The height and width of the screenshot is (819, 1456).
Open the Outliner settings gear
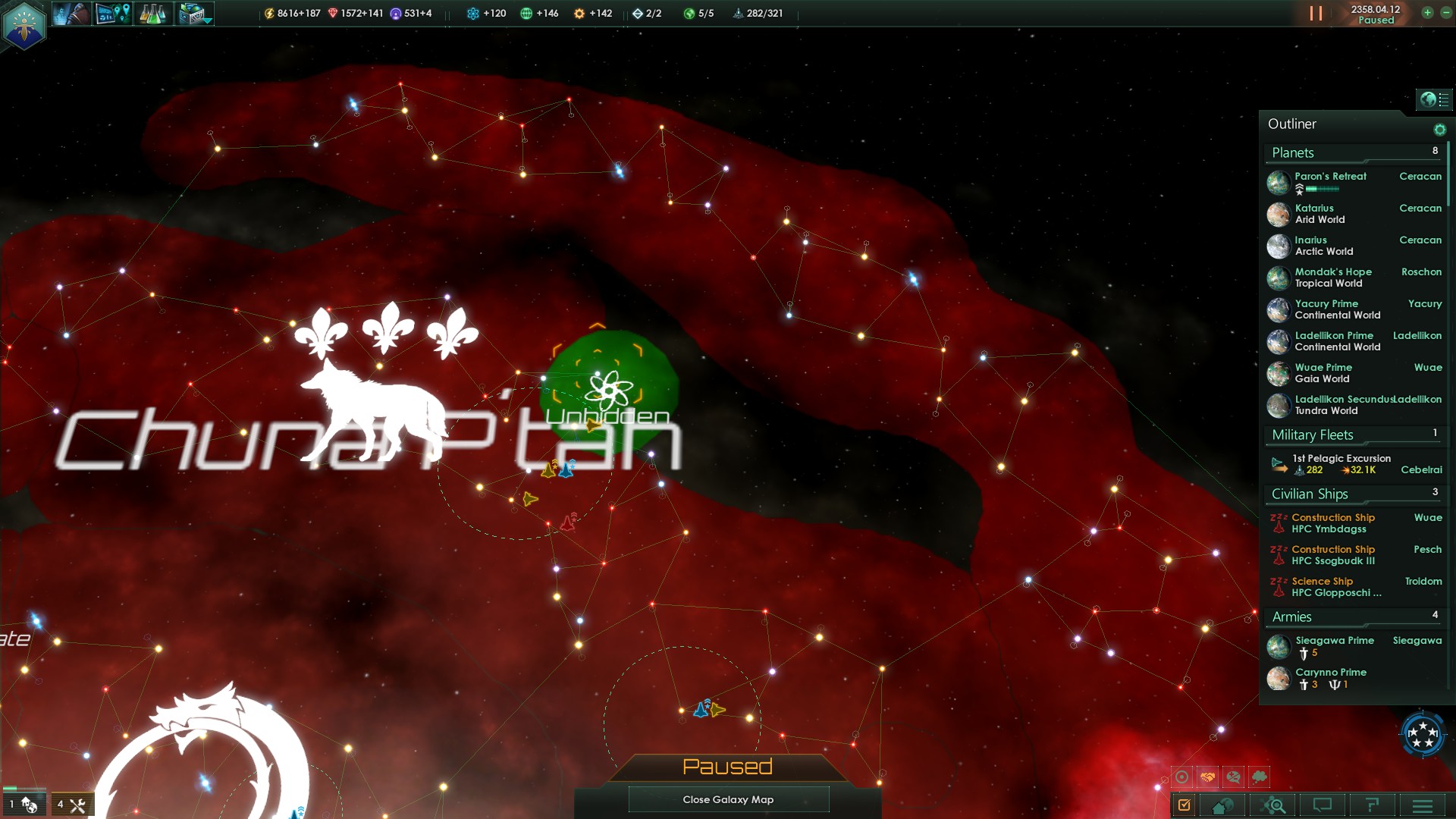[x=1439, y=130]
